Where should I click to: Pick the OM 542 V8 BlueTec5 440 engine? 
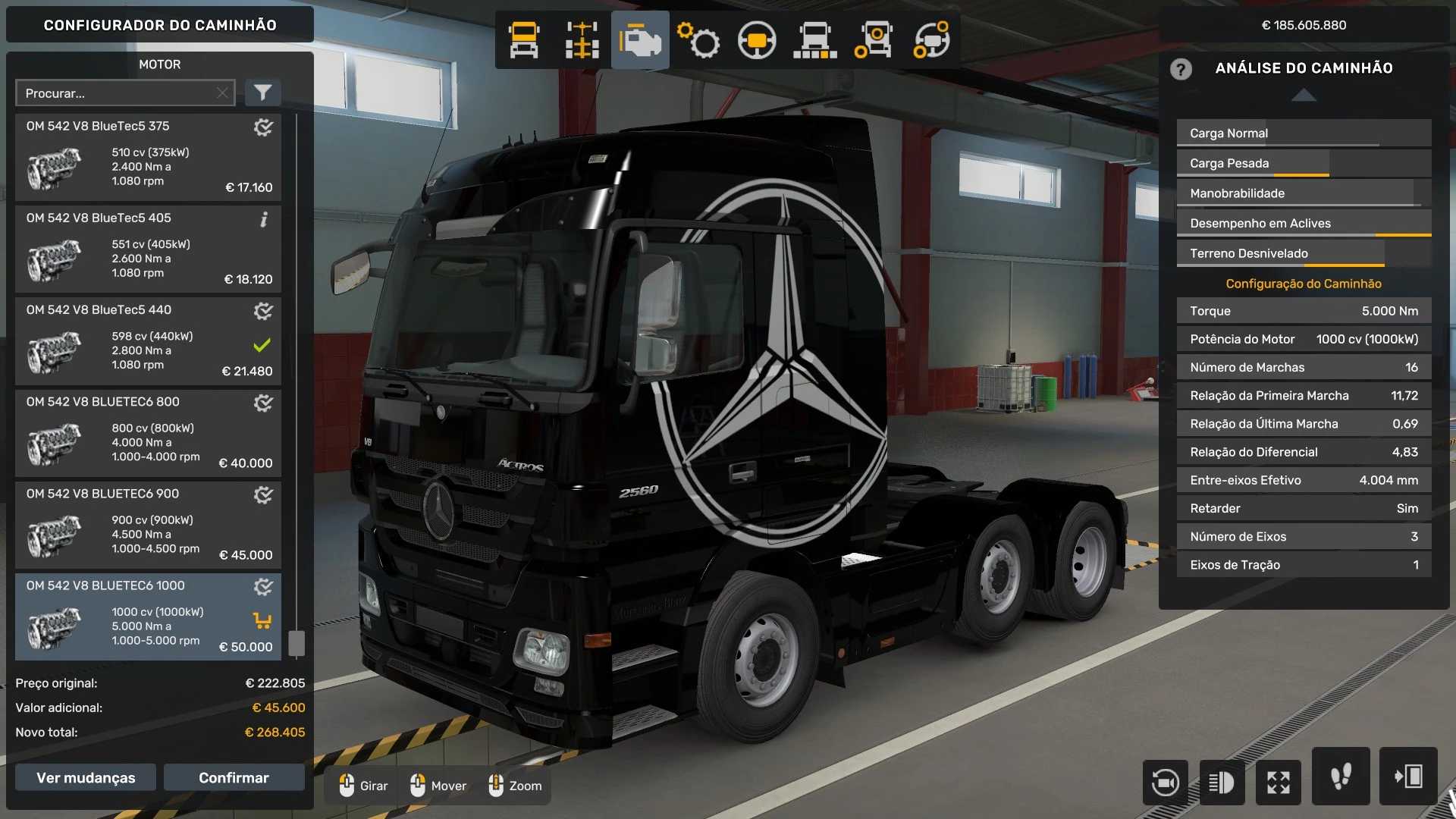[148, 341]
